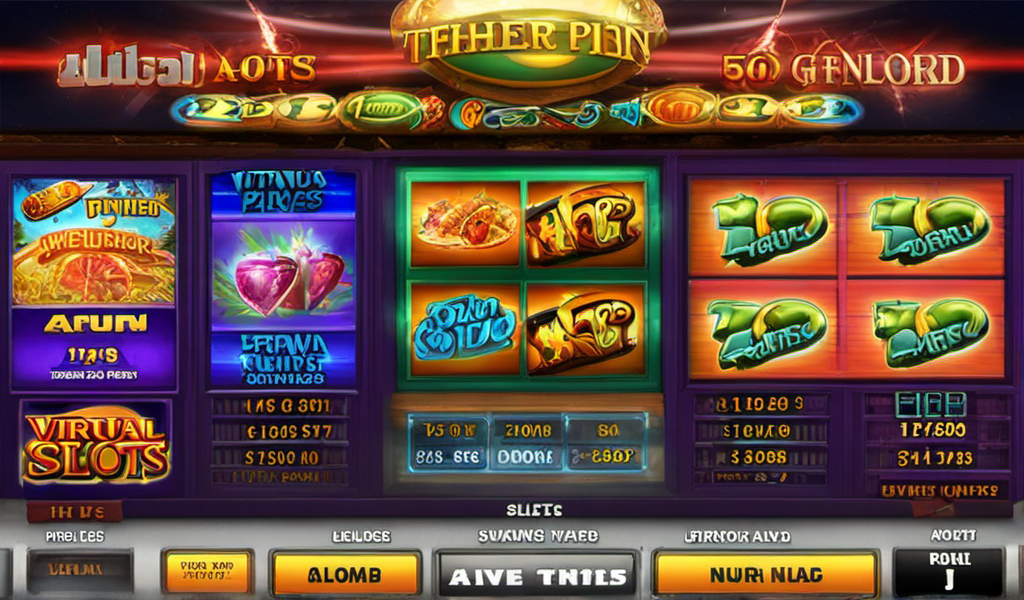This screenshot has height=600, width=1024.
Task: Choose the small orange two-line button
Action: pos(207,571)
